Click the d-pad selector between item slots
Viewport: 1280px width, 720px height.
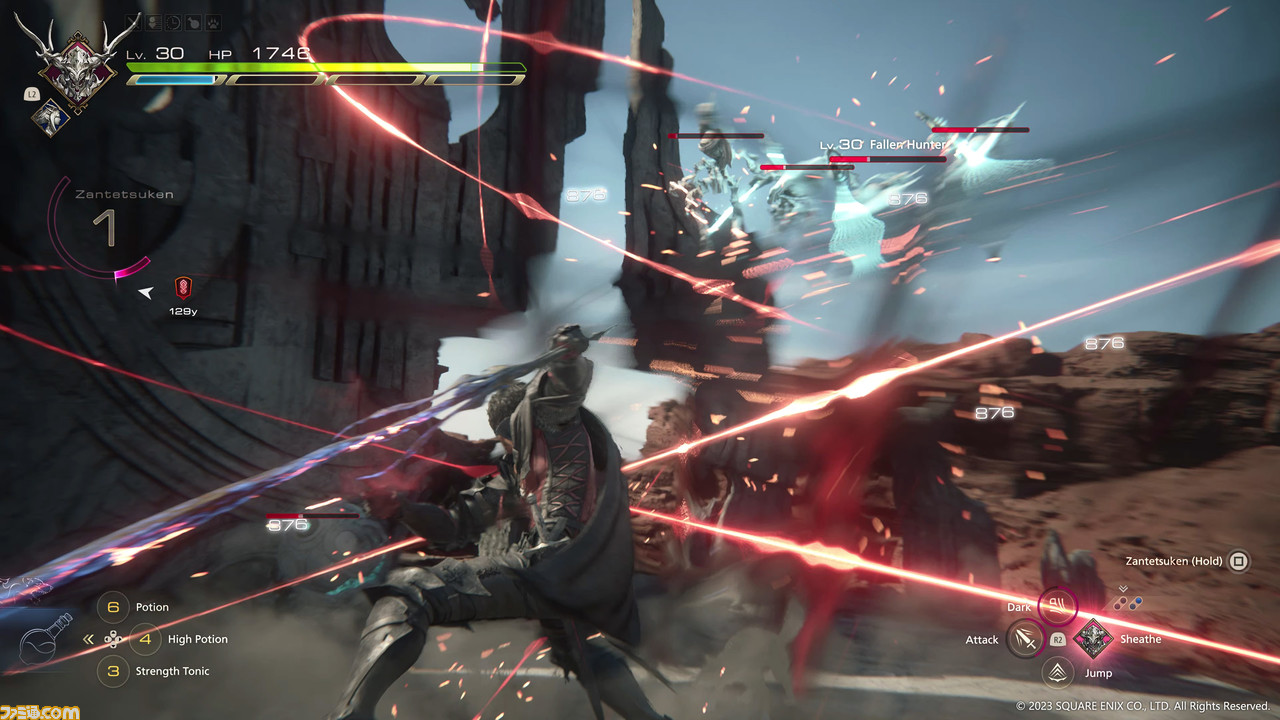click(x=114, y=639)
